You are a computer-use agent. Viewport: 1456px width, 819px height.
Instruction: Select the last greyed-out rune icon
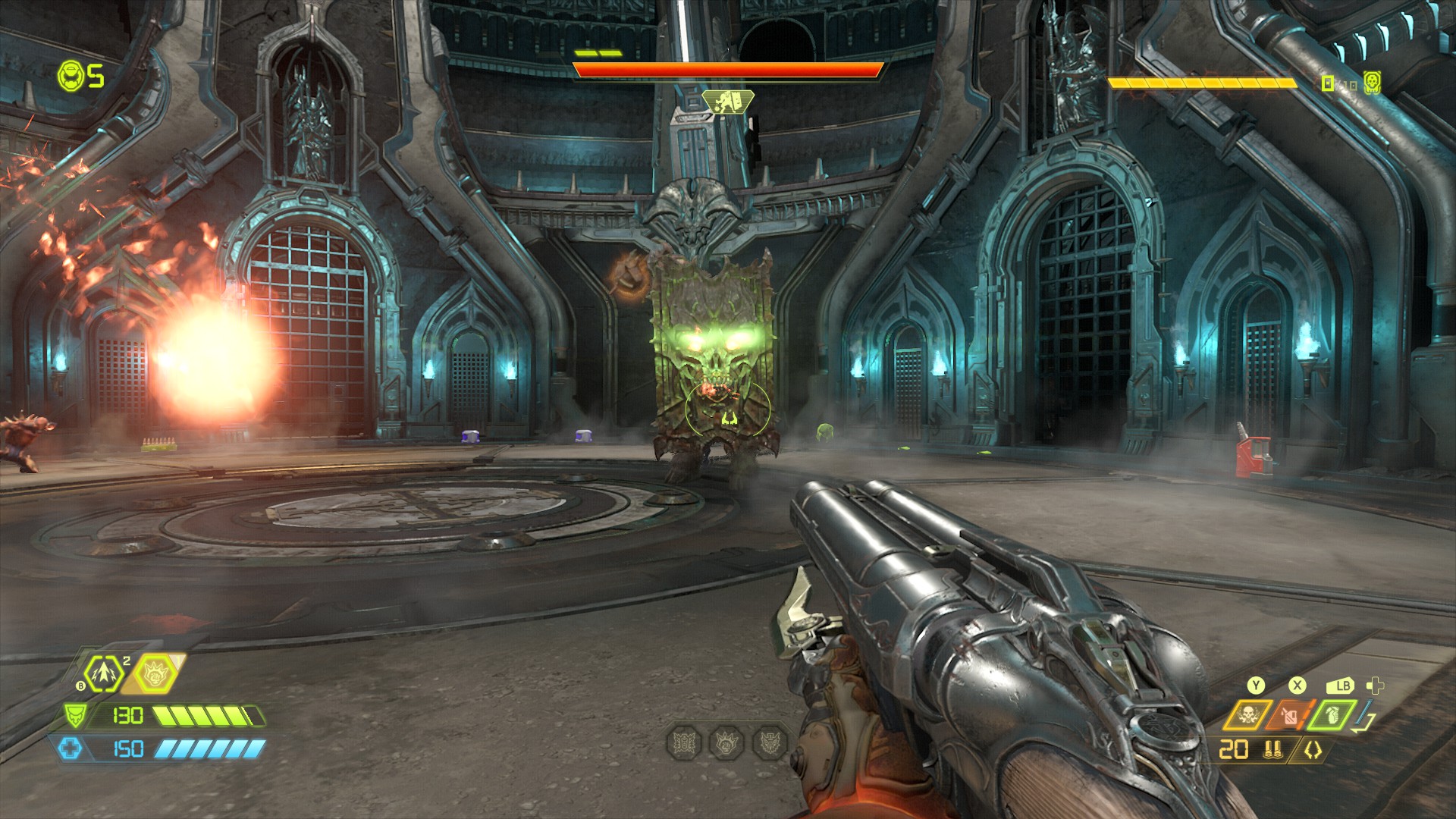pyautogui.click(x=770, y=742)
